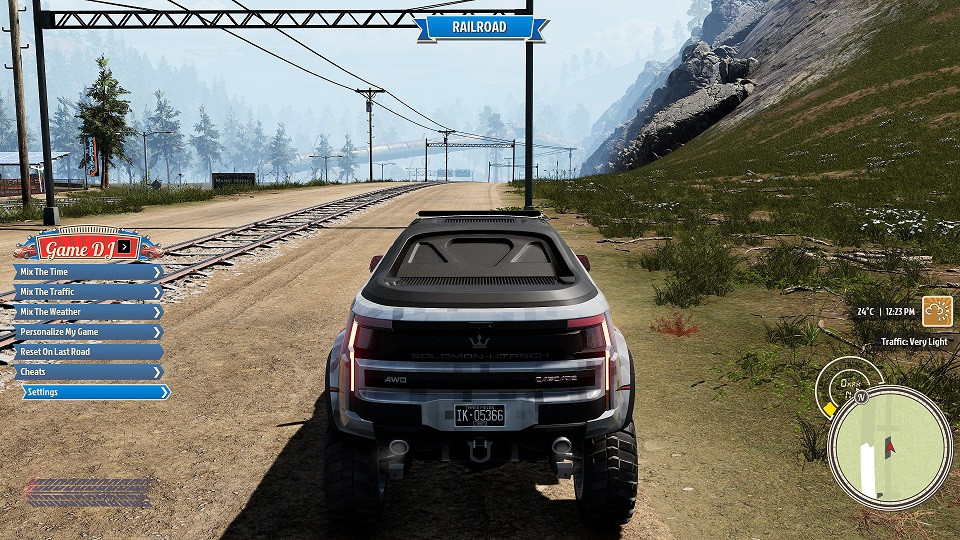Click the arrow beside the Game DJ title
Viewport: 960px width, 540px height.
(x=123, y=246)
